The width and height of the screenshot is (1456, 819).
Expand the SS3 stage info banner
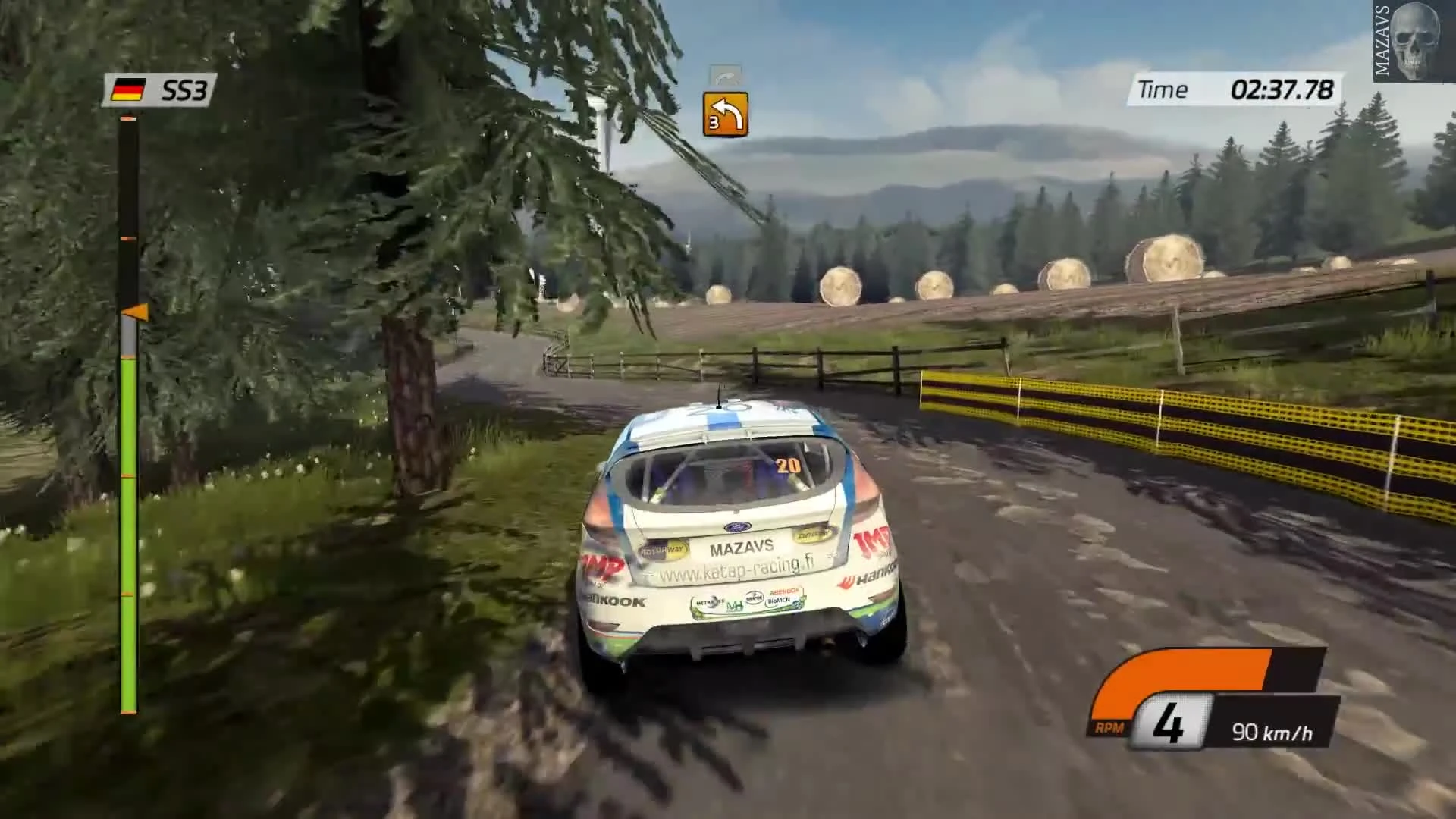point(162,89)
